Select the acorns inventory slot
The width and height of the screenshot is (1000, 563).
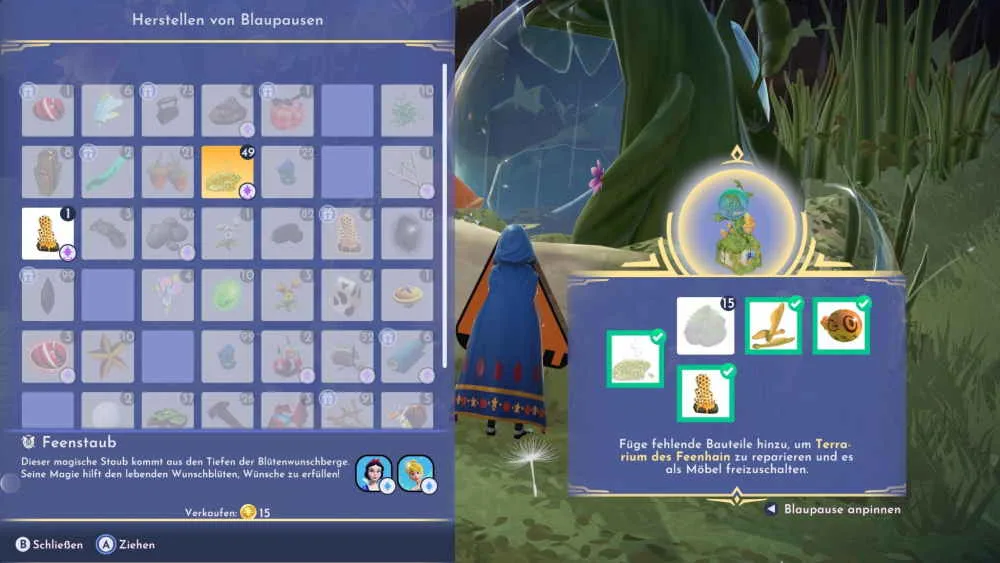click(x=167, y=172)
